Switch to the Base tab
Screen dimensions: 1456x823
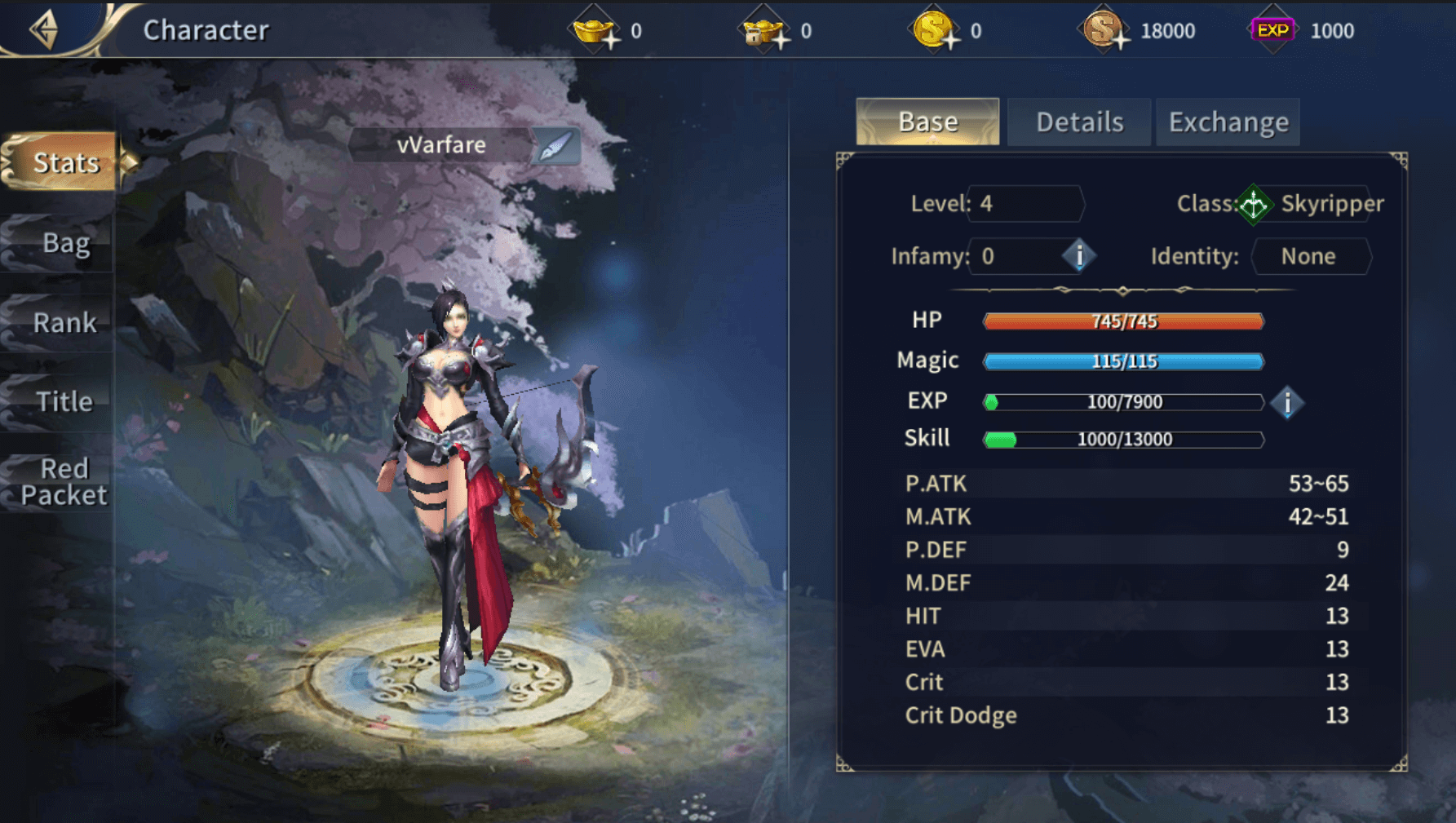click(927, 122)
